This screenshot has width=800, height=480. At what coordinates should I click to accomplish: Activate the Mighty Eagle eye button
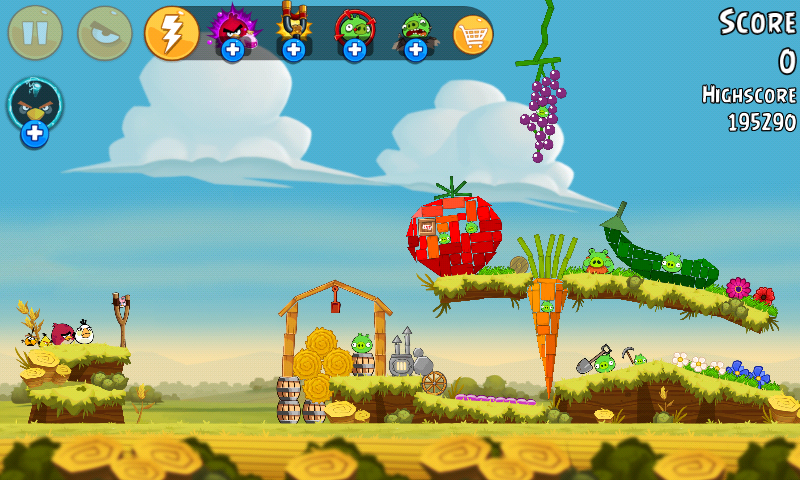click(104, 33)
